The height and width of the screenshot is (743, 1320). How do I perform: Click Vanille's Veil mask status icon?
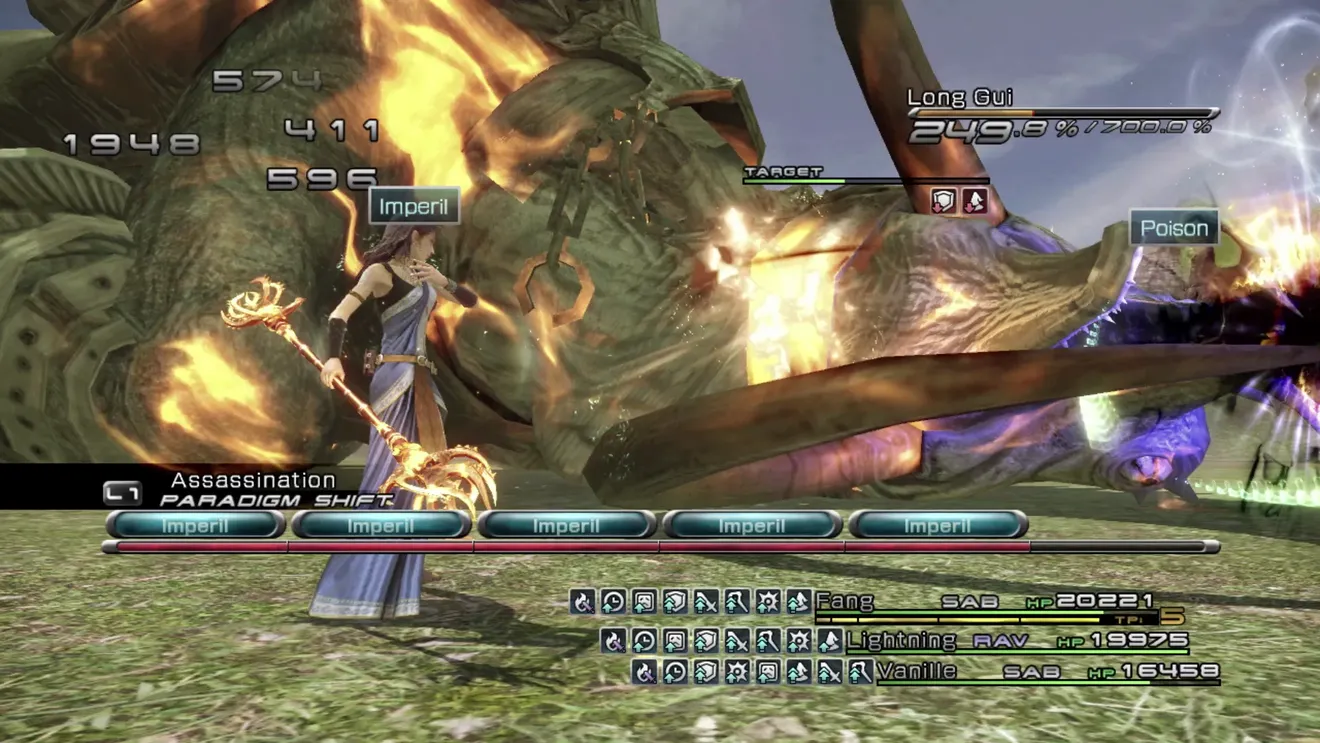[767, 671]
